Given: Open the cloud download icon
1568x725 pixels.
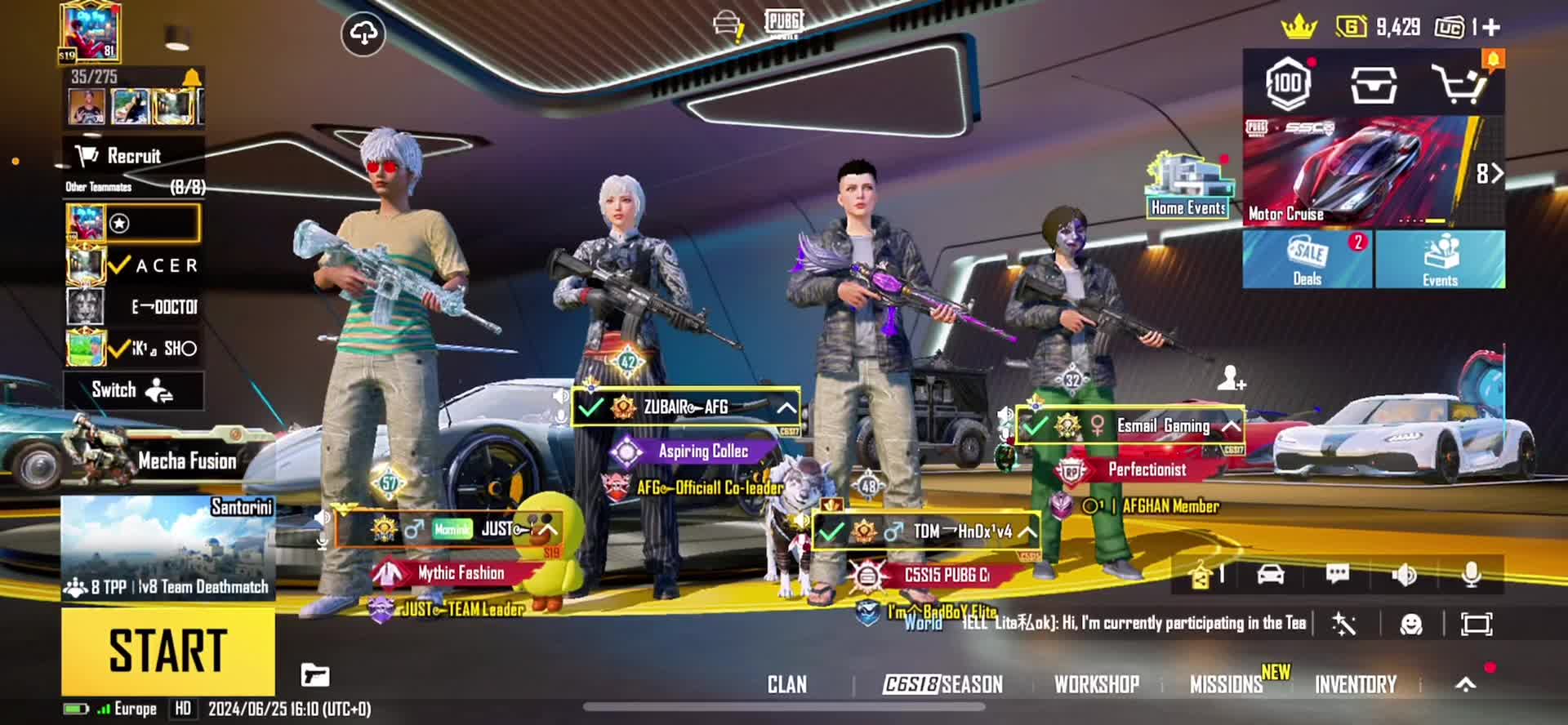Looking at the screenshot, I should point(363,33).
